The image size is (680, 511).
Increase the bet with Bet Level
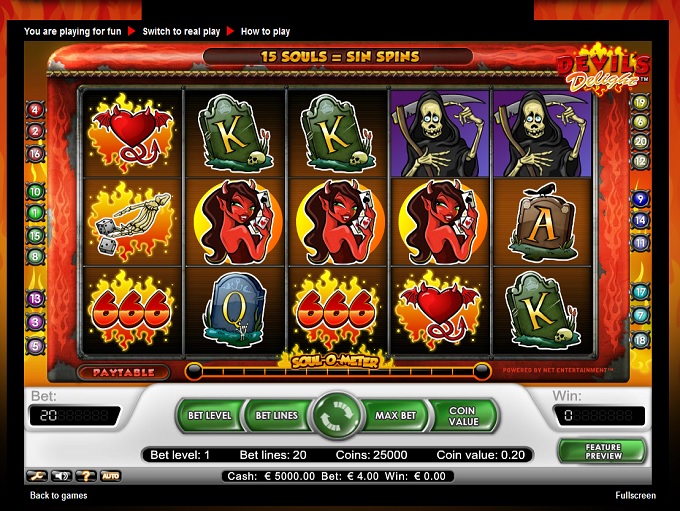pyautogui.click(x=211, y=415)
